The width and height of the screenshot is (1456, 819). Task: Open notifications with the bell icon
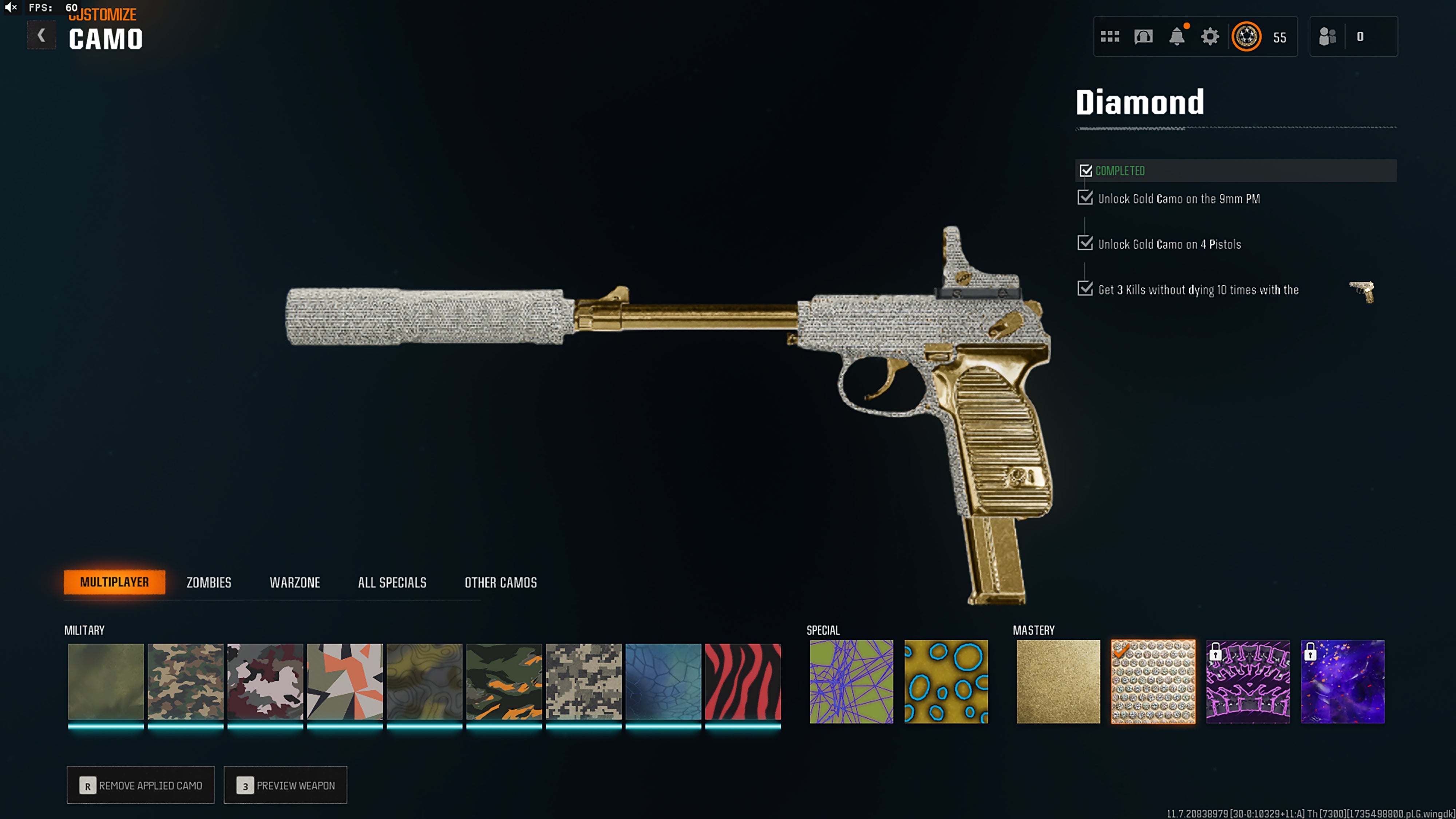1177,37
